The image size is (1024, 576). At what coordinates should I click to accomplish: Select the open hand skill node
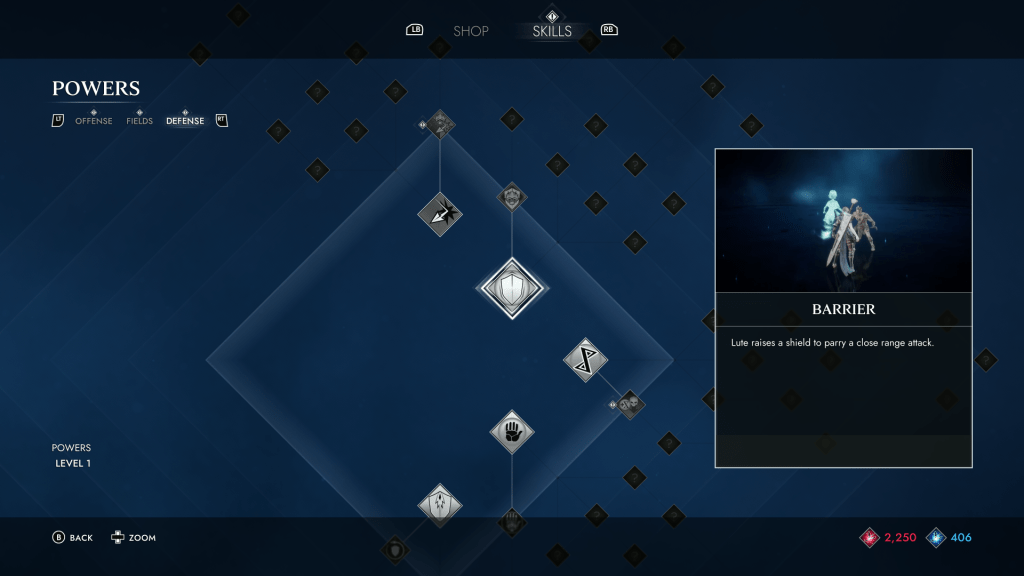[x=511, y=432]
